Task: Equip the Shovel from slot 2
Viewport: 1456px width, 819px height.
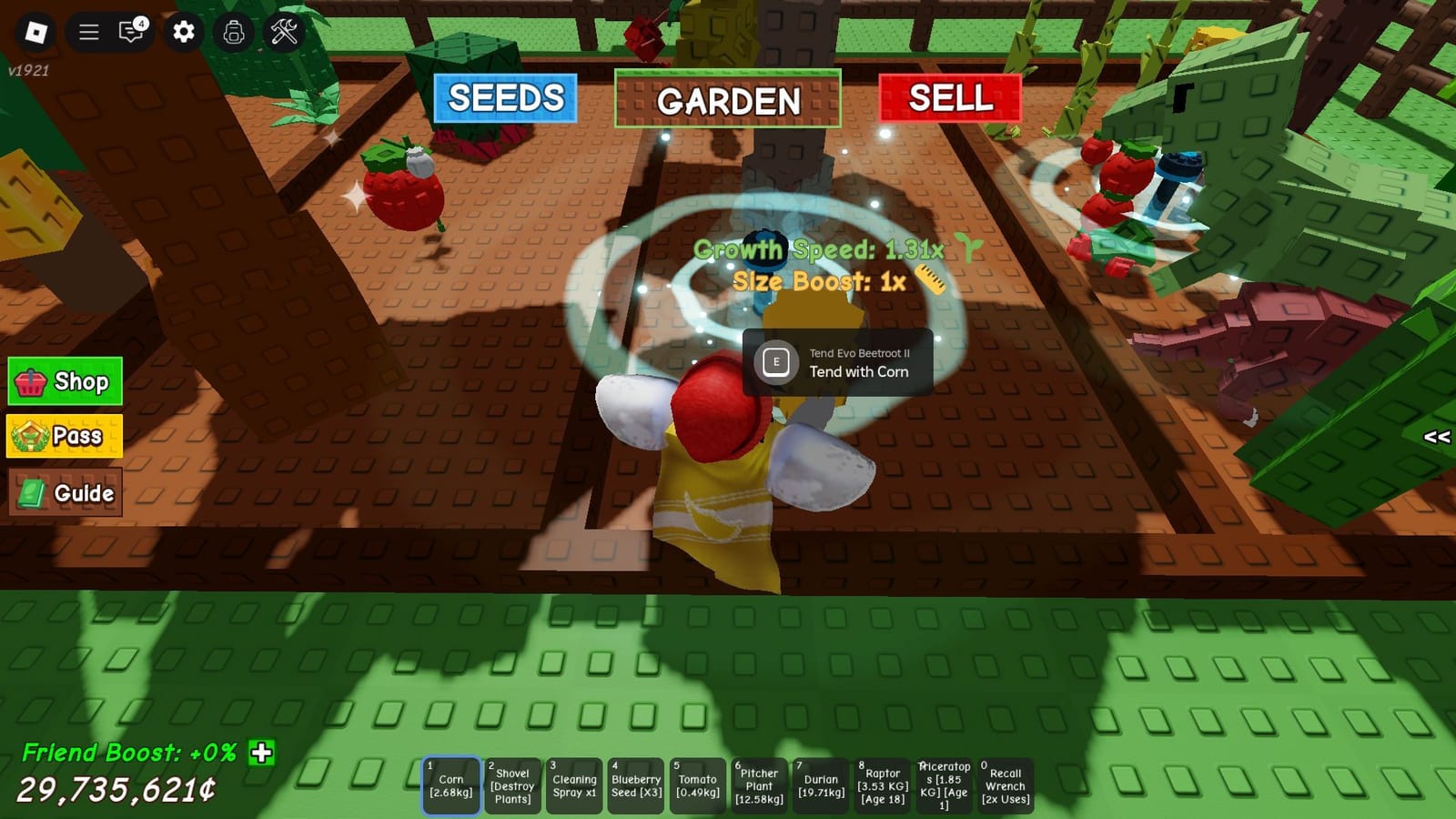Action: (x=513, y=784)
